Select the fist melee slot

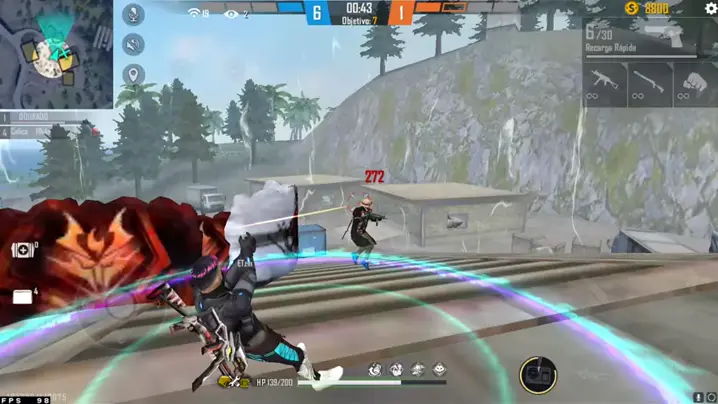point(696,81)
